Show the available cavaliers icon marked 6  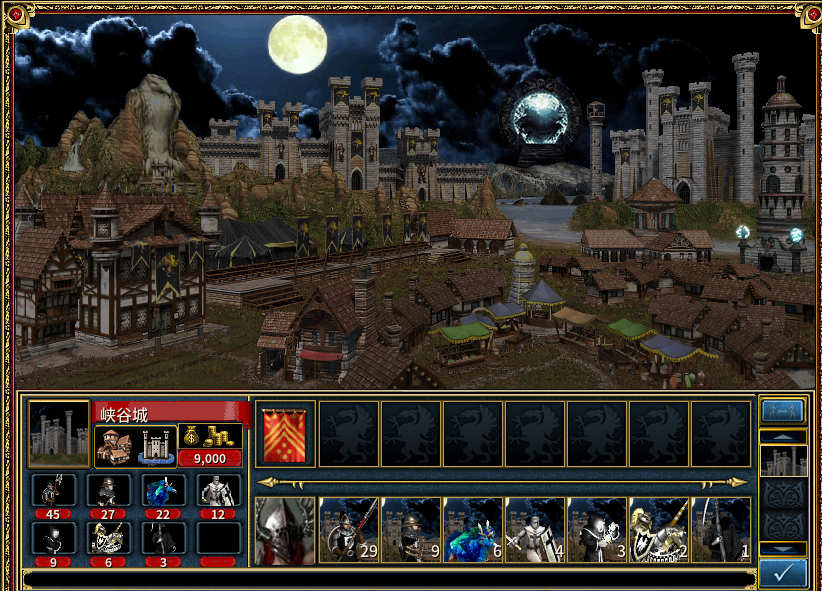tap(107, 538)
